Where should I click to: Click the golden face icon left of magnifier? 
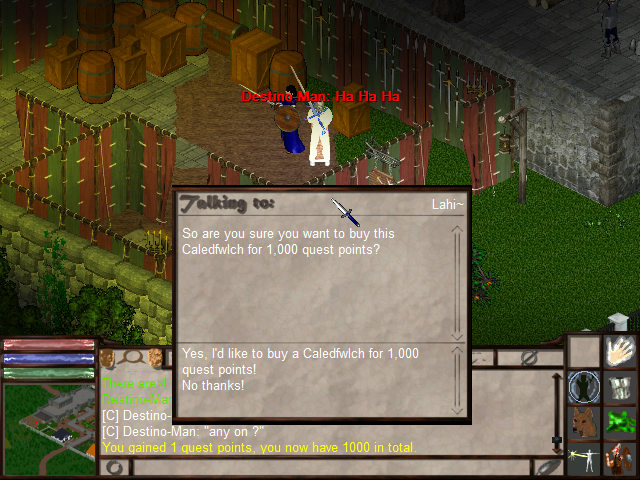107,357
